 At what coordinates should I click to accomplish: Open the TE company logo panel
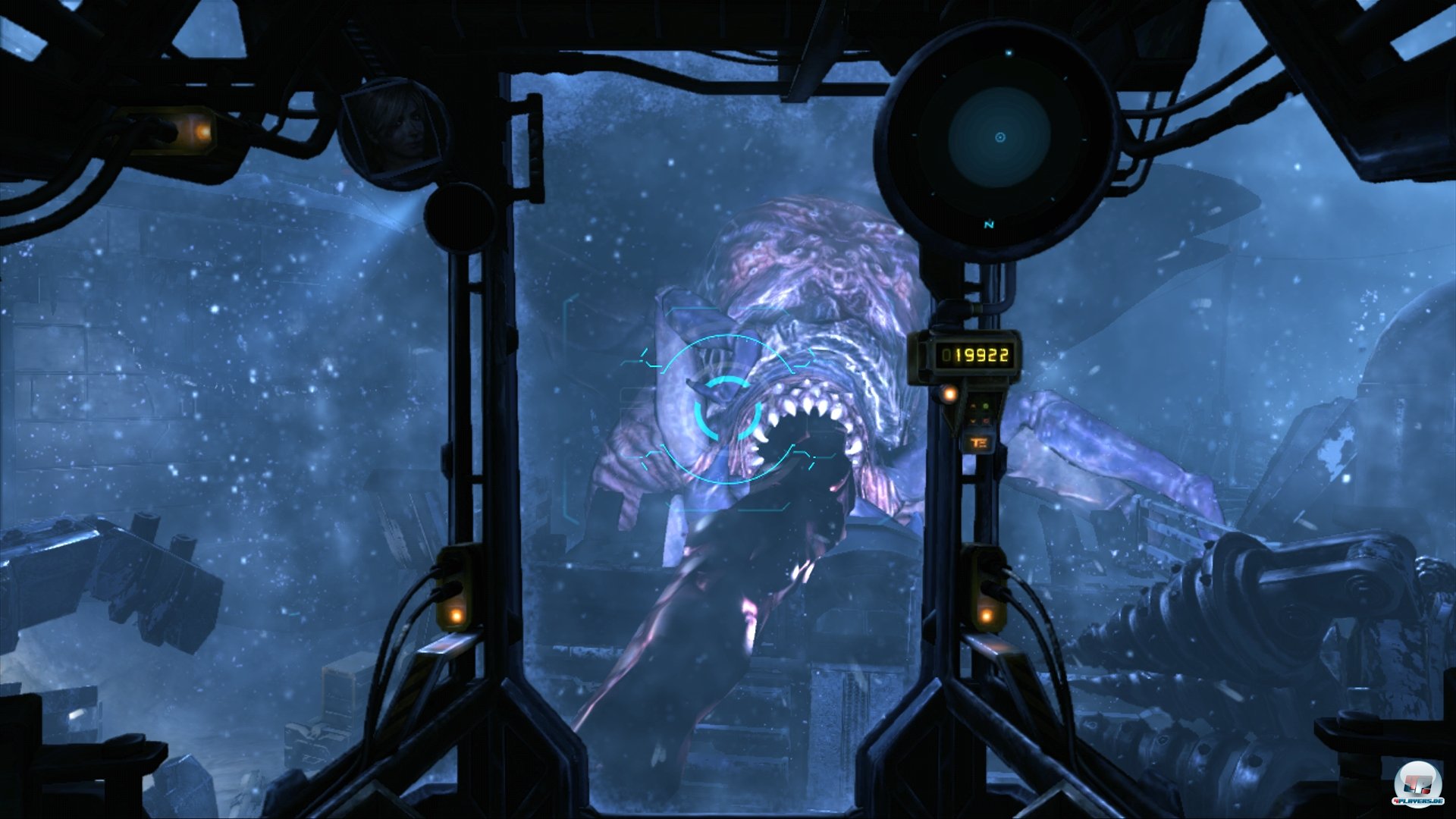pyautogui.click(x=979, y=442)
